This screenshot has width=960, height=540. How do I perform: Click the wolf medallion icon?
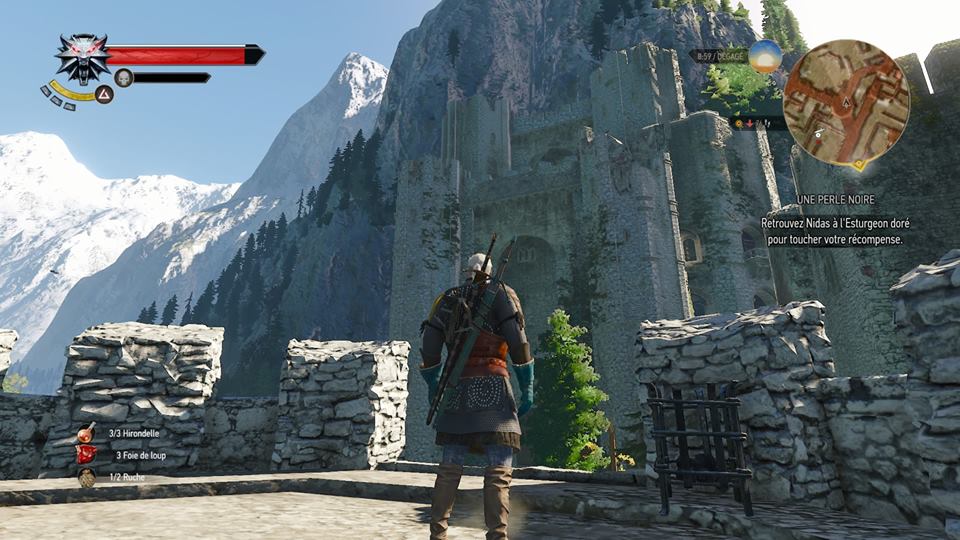coord(82,56)
